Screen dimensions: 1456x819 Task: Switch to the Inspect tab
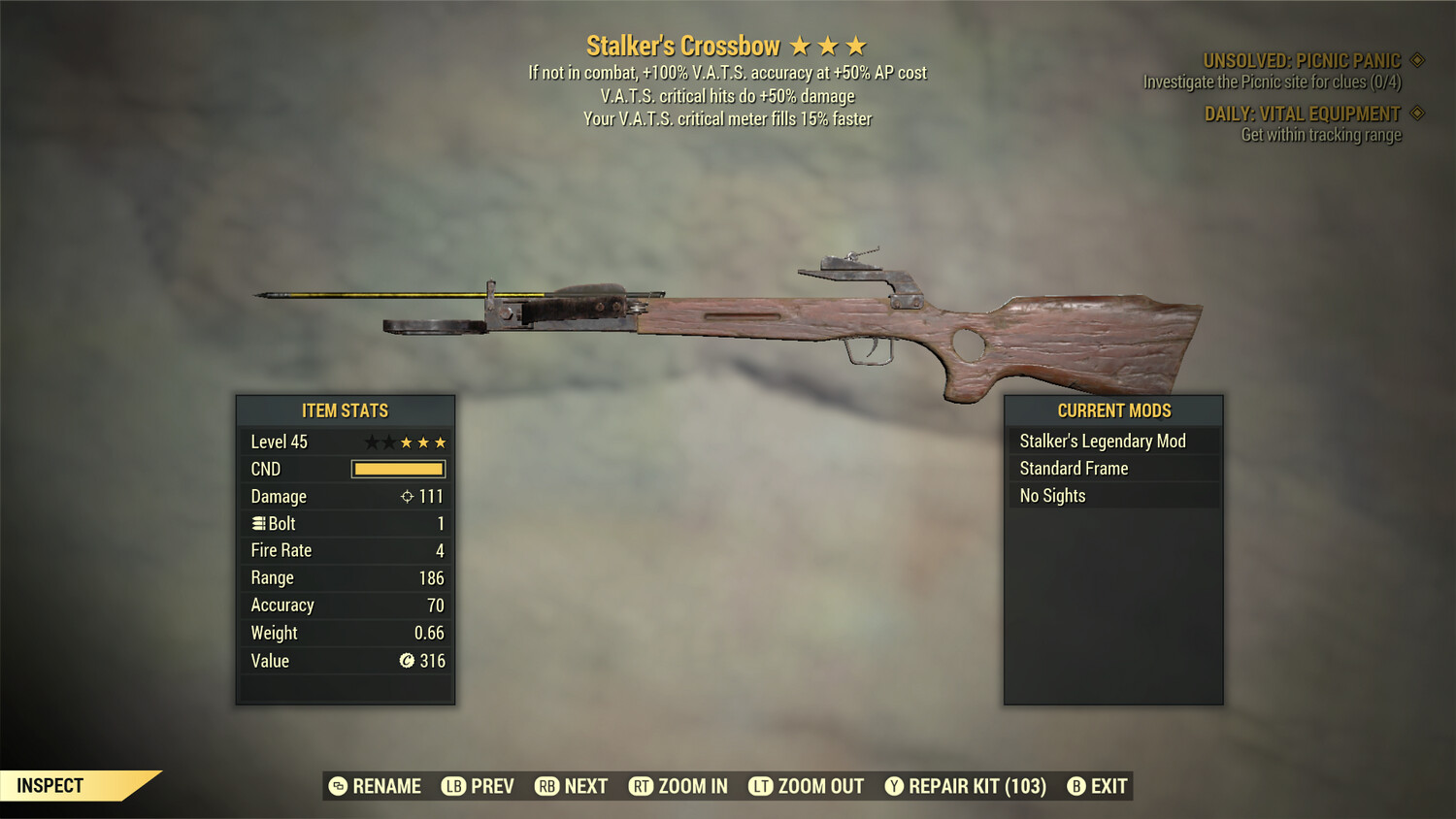[50, 785]
